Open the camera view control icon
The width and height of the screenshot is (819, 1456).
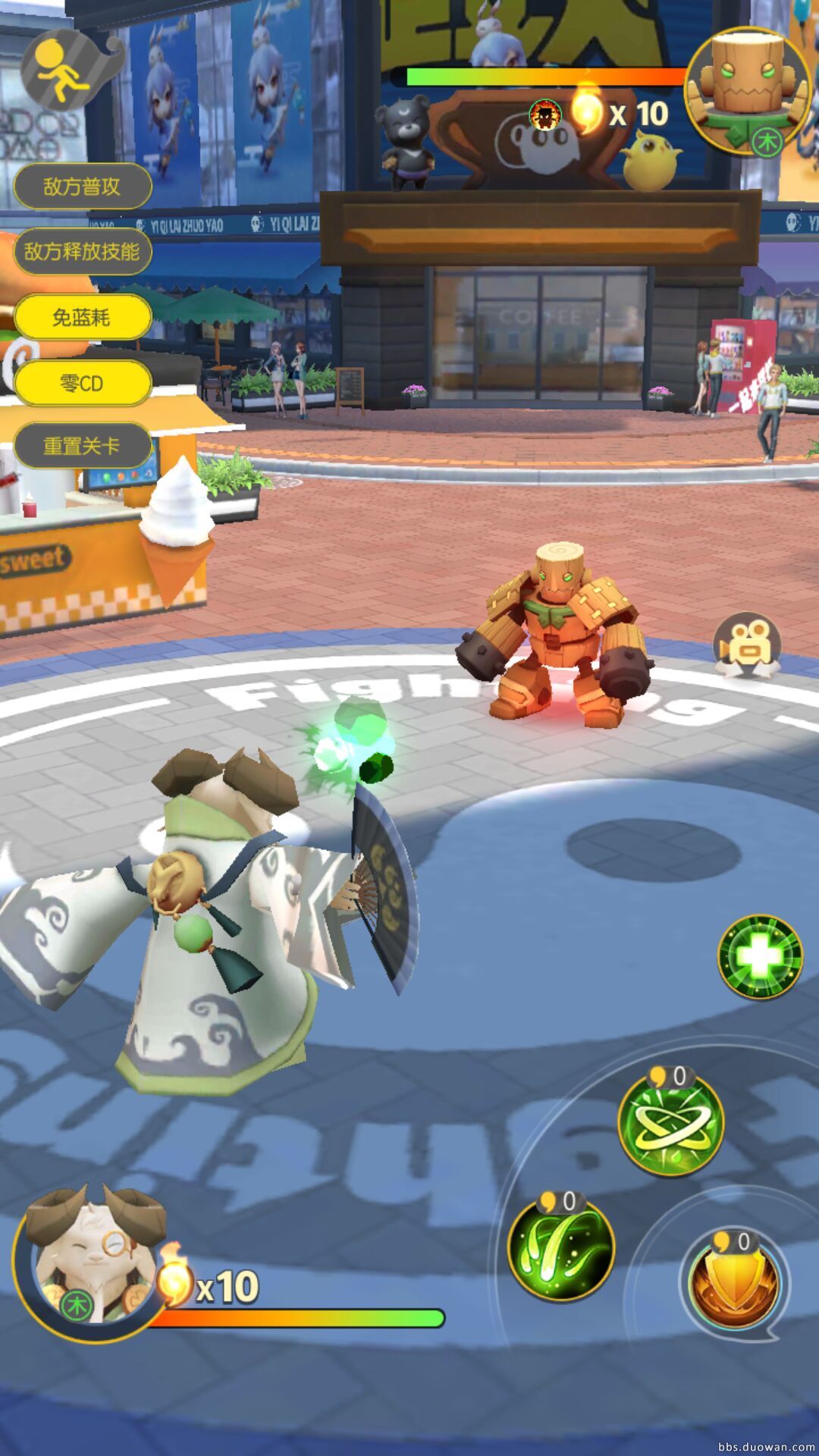click(x=748, y=645)
